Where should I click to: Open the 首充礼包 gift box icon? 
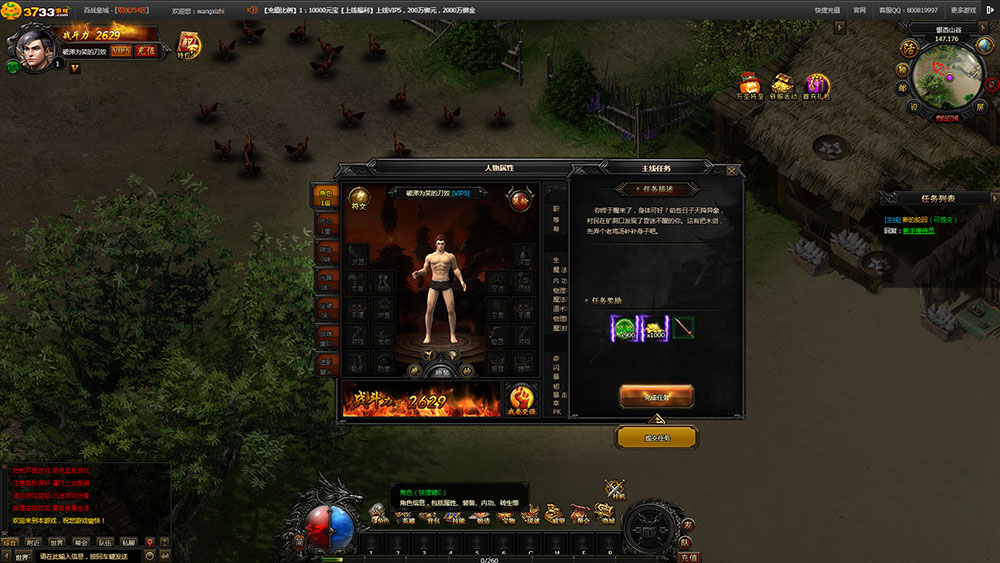pyautogui.click(x=817, y=87)
